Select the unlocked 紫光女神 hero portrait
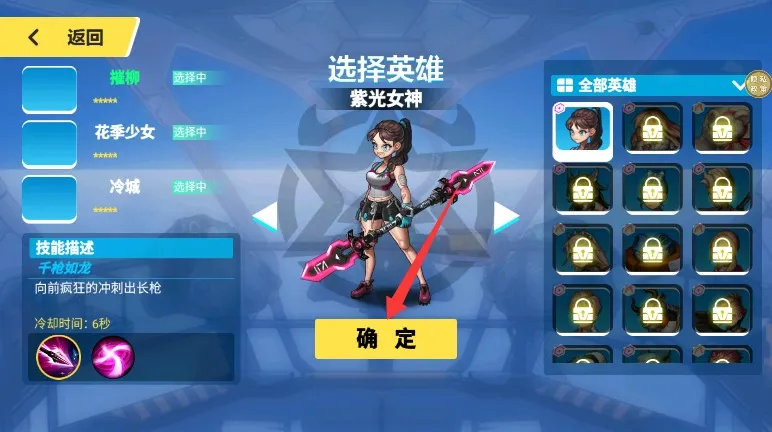Viewport: 772px width, 432px height. pyautogui.click(x=583, y=132)
